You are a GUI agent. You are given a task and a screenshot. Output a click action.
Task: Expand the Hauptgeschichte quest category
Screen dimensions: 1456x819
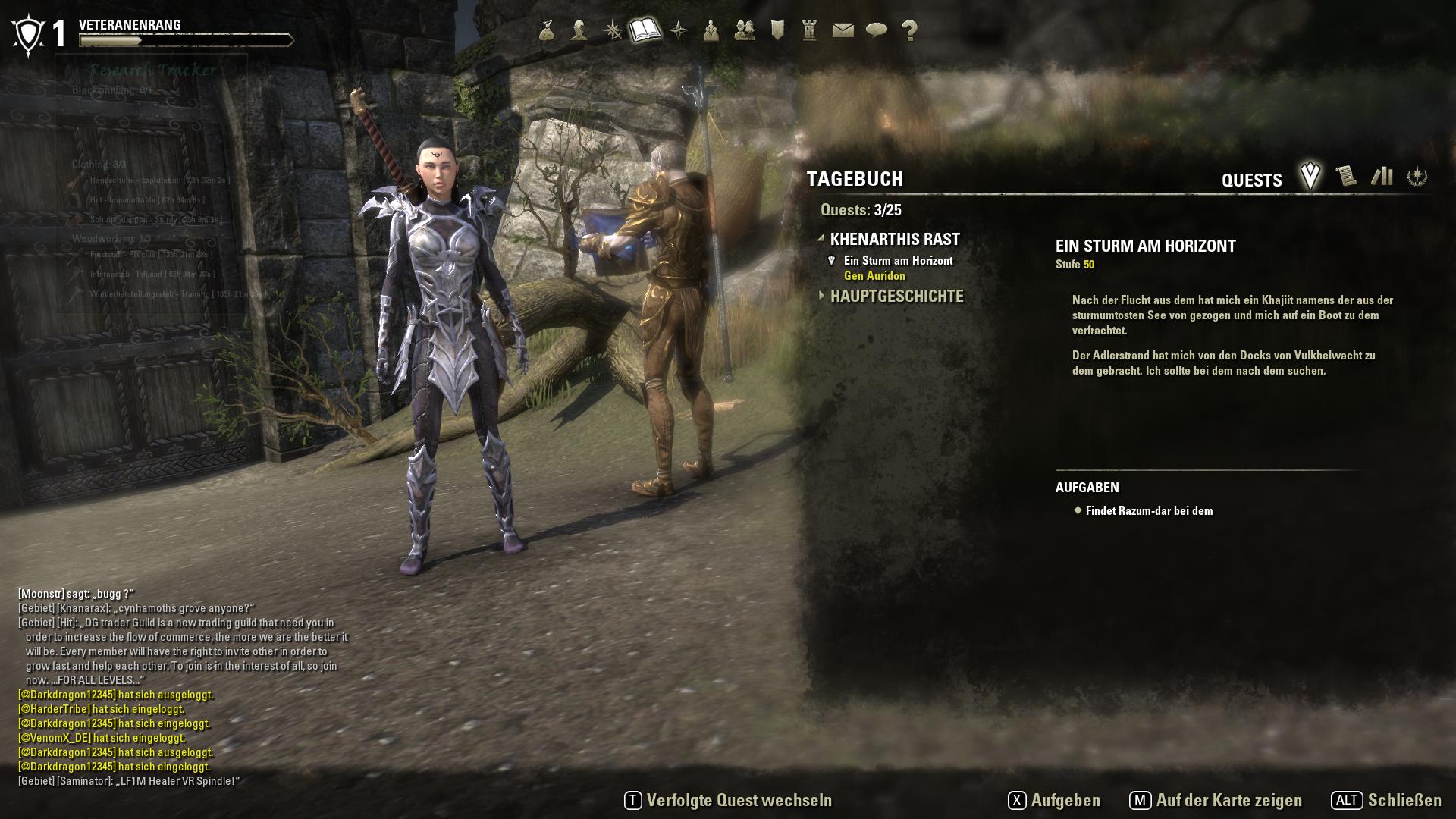(896, 297)
